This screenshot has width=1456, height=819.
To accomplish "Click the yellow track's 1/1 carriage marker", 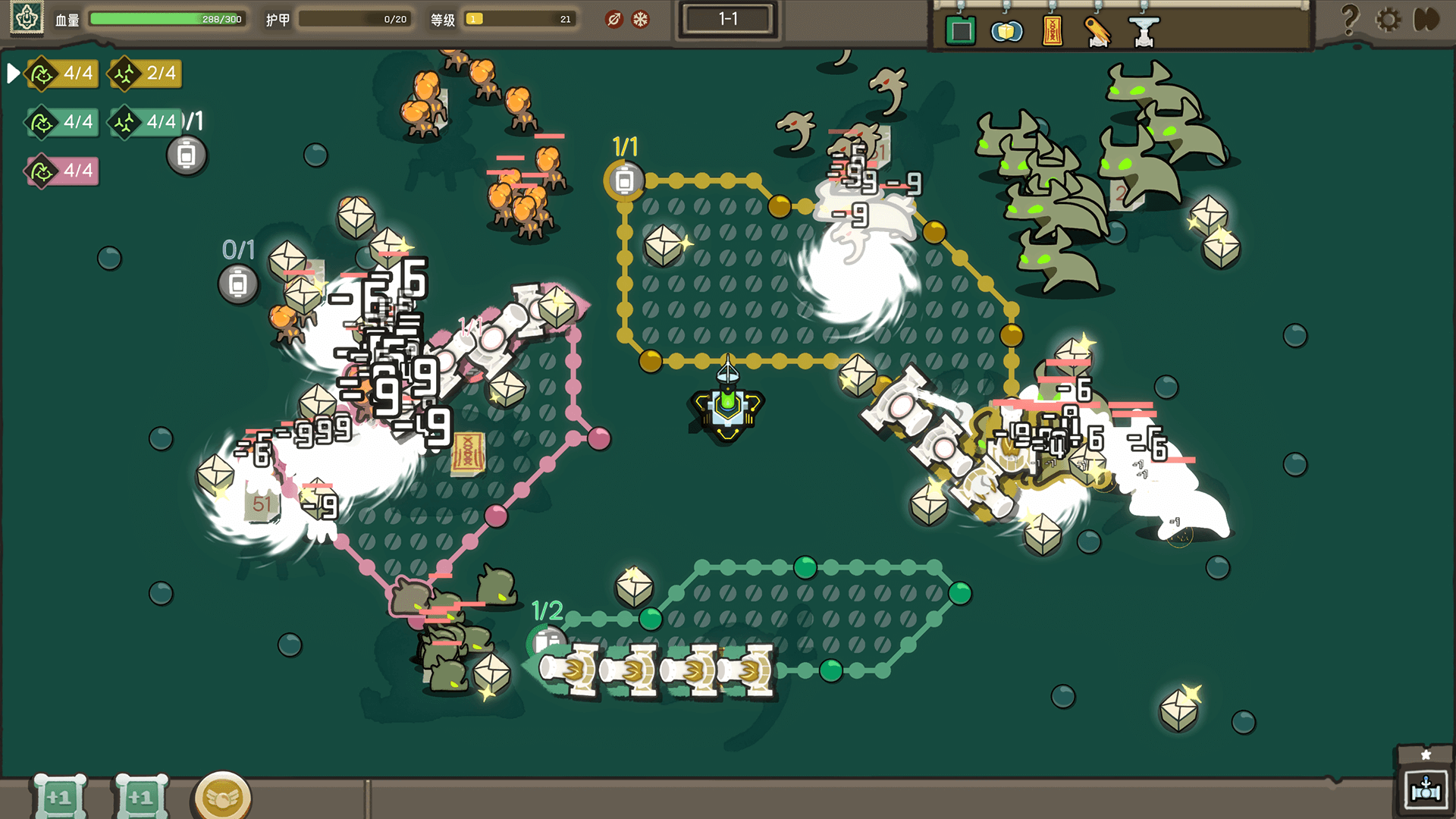I will (624, 181).
